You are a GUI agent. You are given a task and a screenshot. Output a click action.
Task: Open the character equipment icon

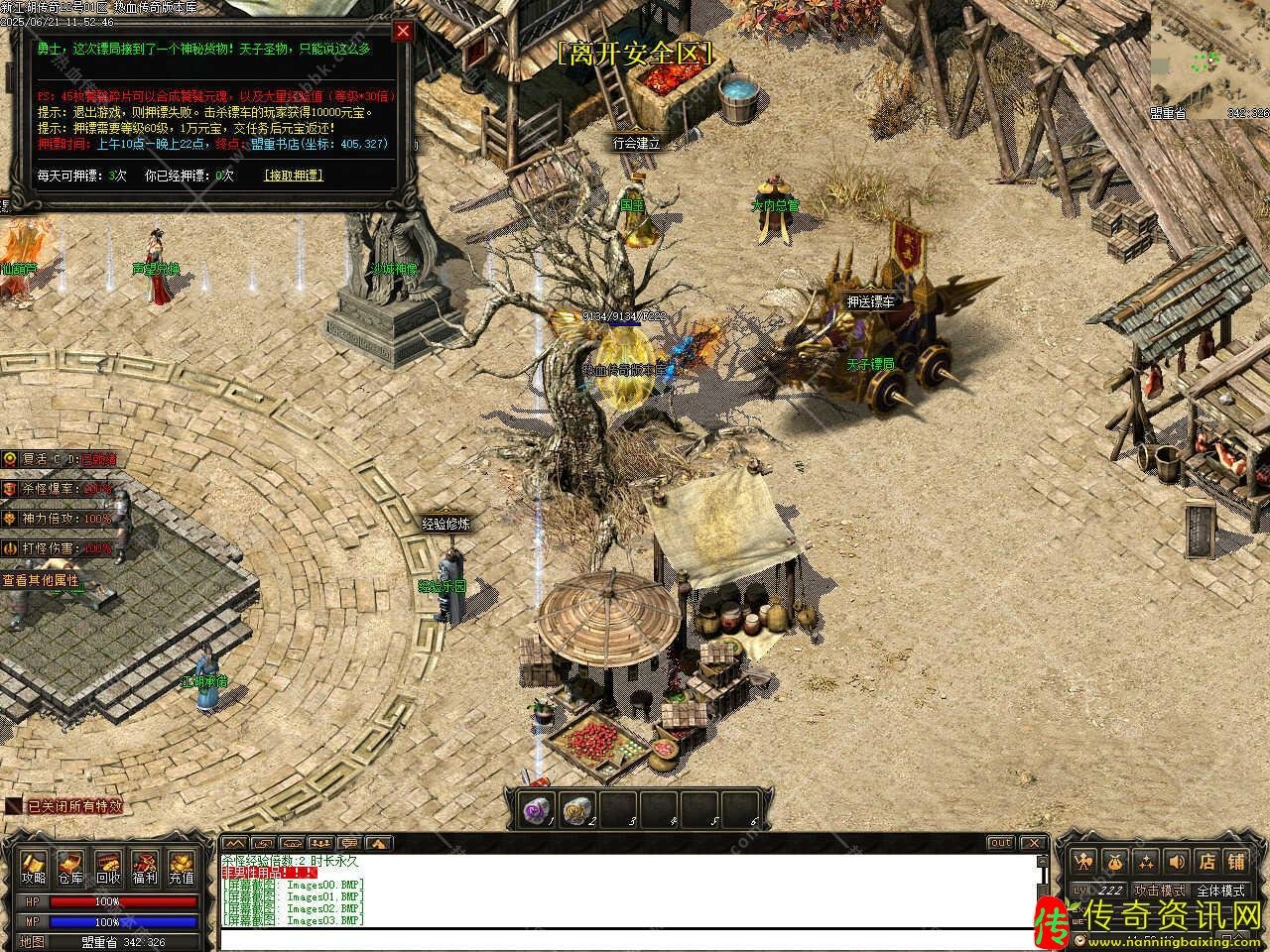click(1085, 861)
